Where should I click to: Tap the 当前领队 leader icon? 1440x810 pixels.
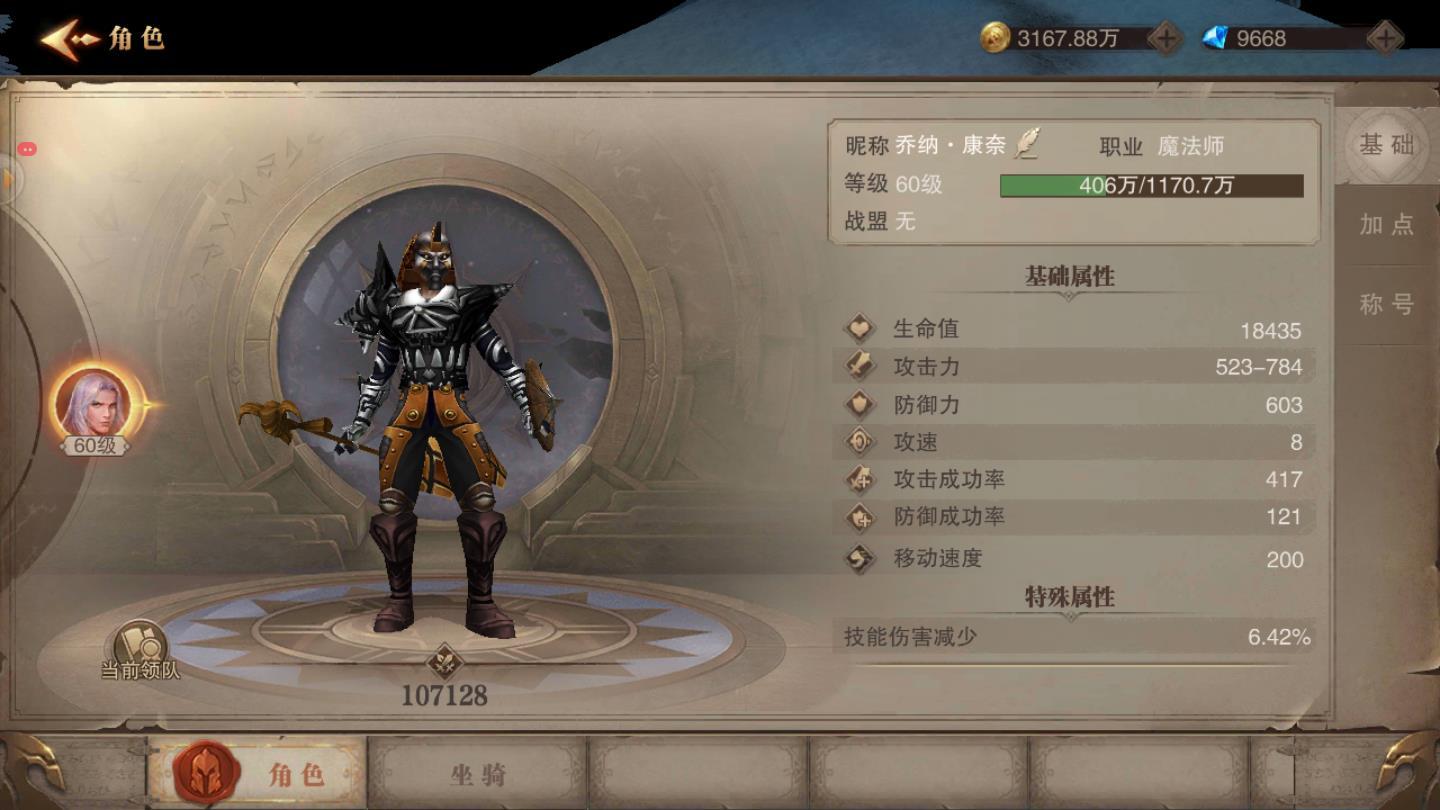(140, 648)
